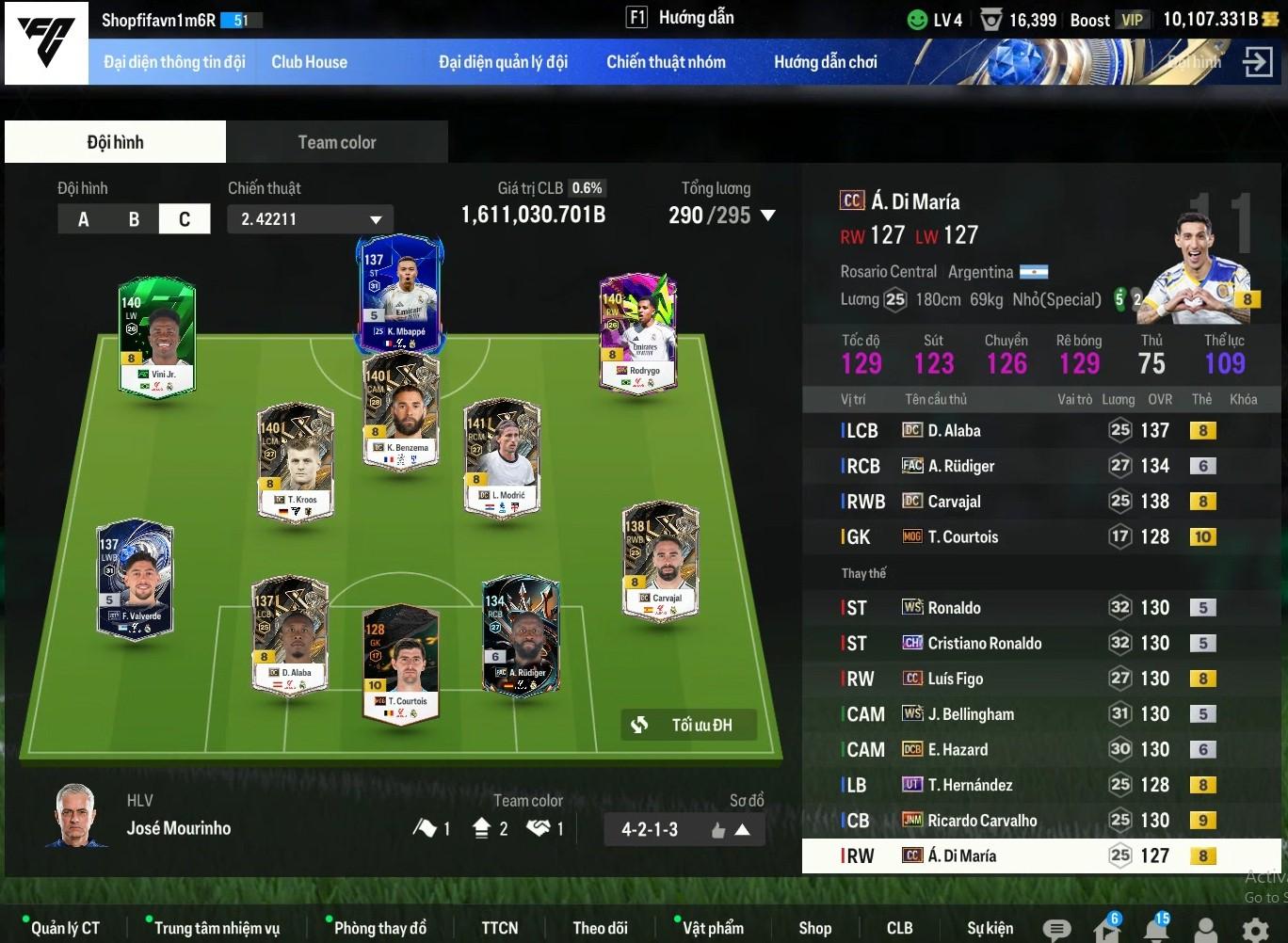Choose the T. Courtois goalkeeper card
1288x943 pixels.
coord(401,663)
